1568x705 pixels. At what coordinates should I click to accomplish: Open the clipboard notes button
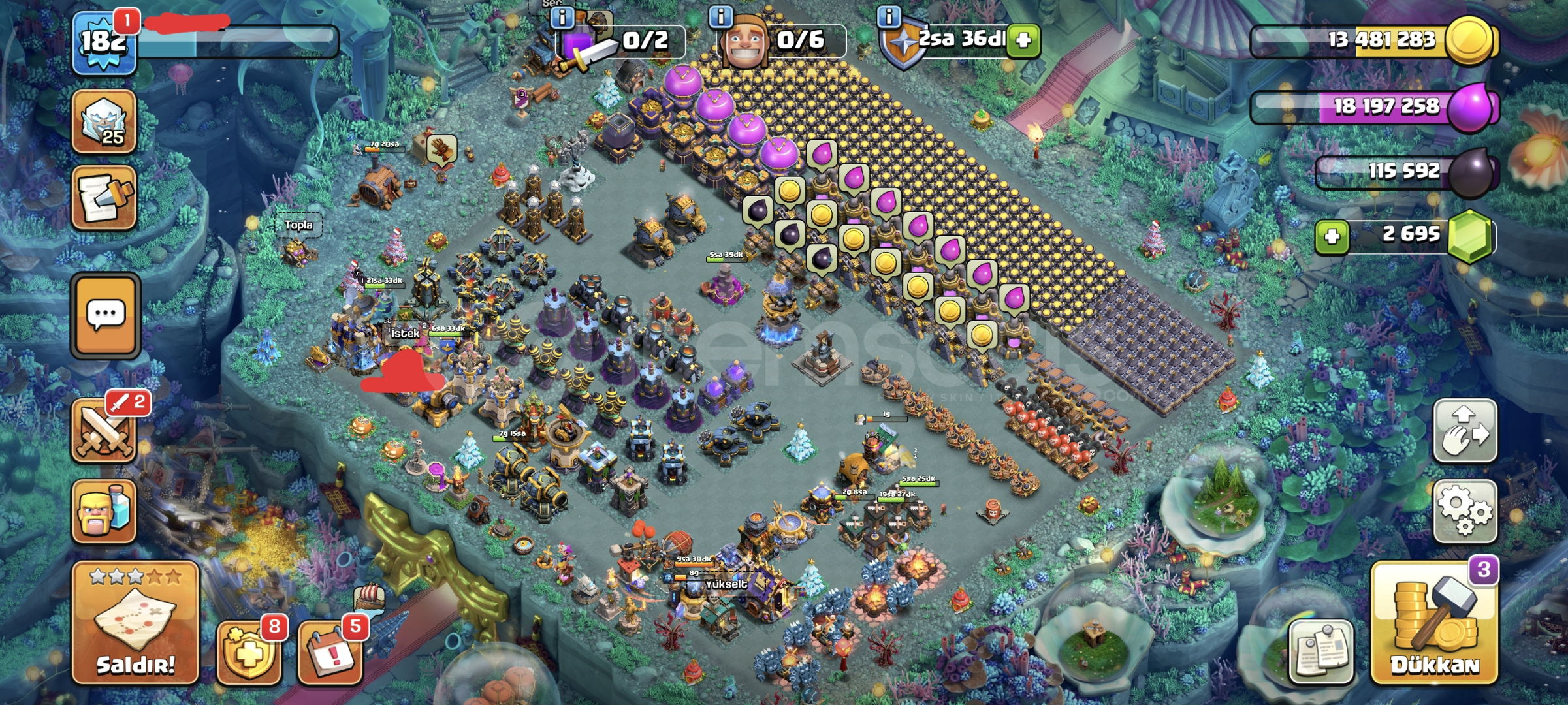click(1321, 651)
